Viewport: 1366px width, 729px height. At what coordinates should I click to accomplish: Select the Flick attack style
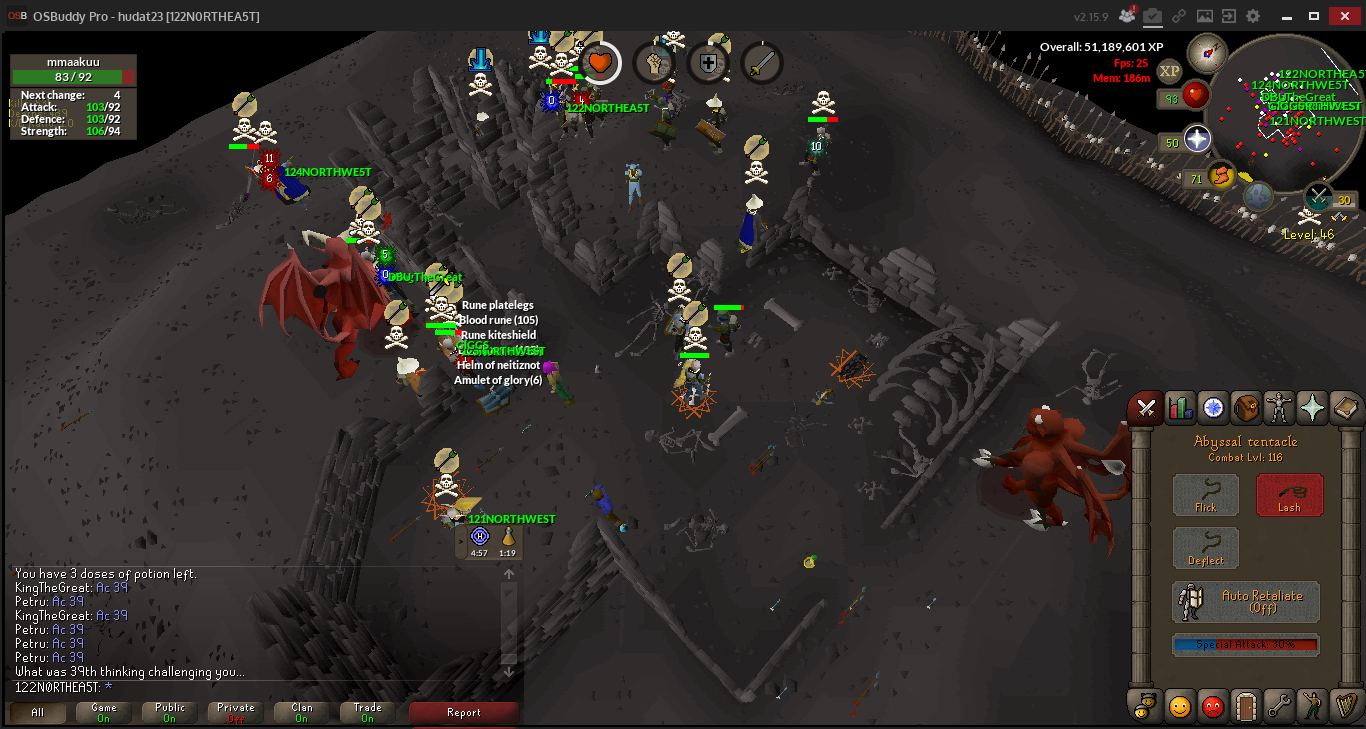pyautogui.click(x=1205, y=495)
